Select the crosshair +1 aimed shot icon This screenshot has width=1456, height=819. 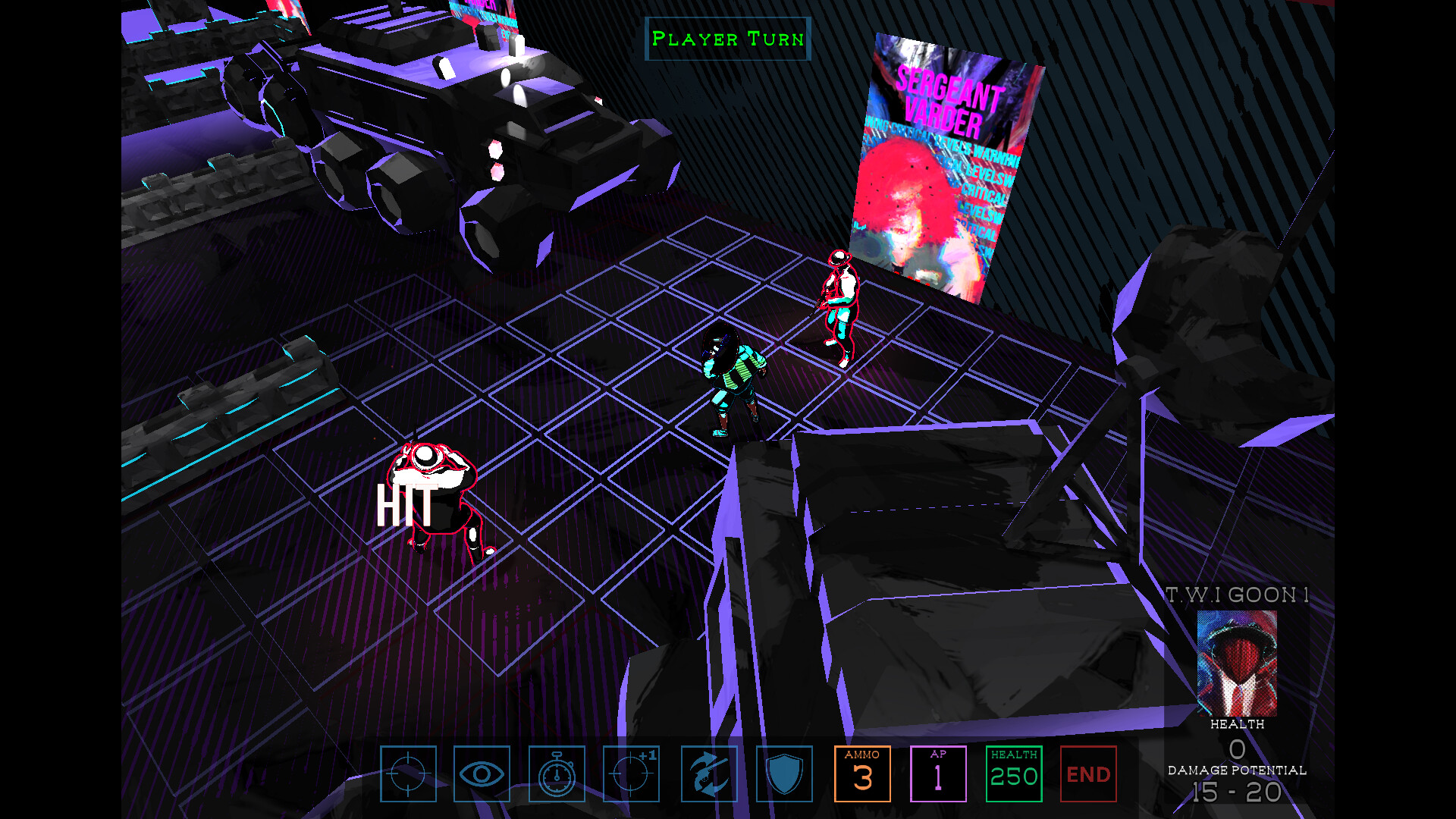[632, 774]
